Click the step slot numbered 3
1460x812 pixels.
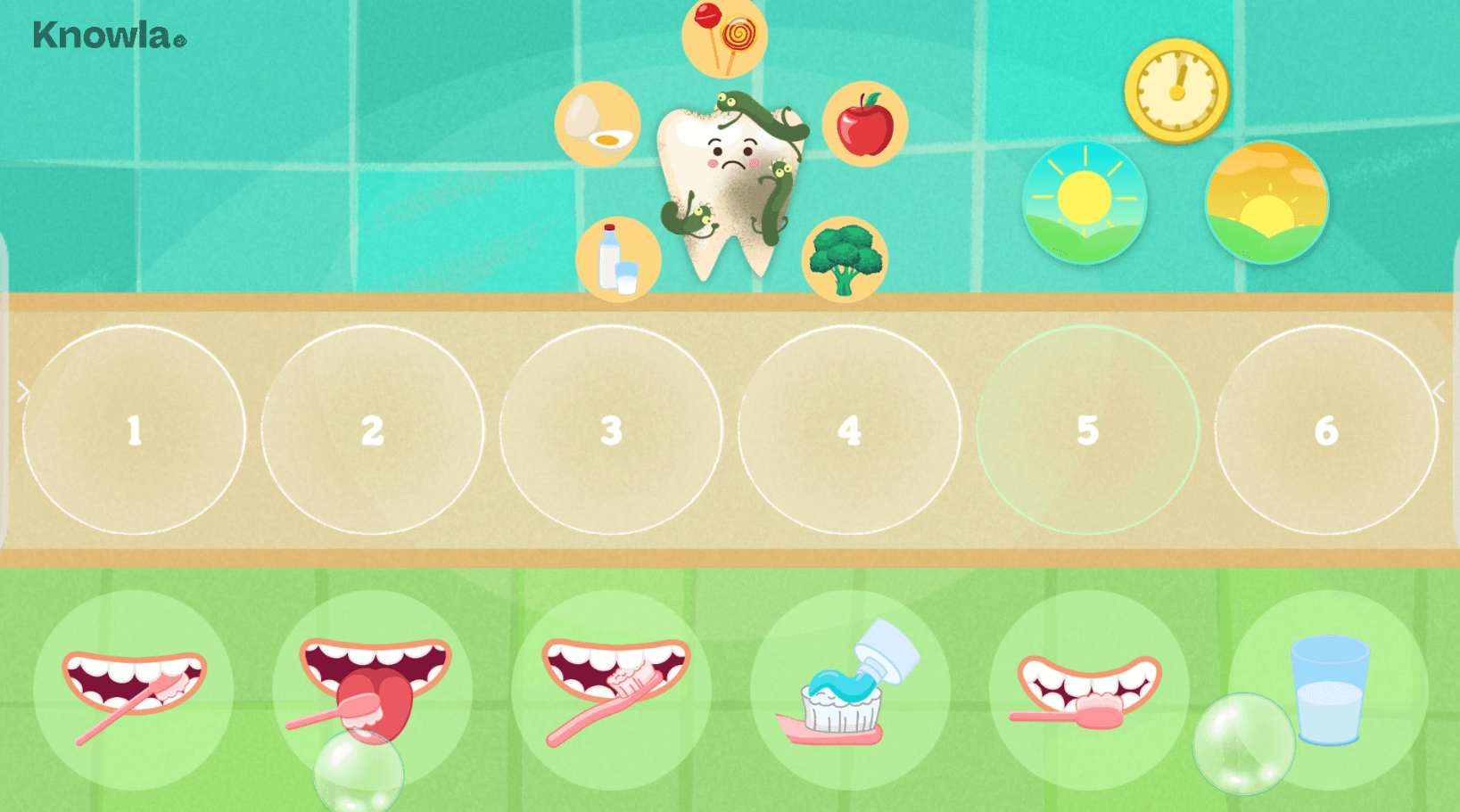click(x=611, y=430)
